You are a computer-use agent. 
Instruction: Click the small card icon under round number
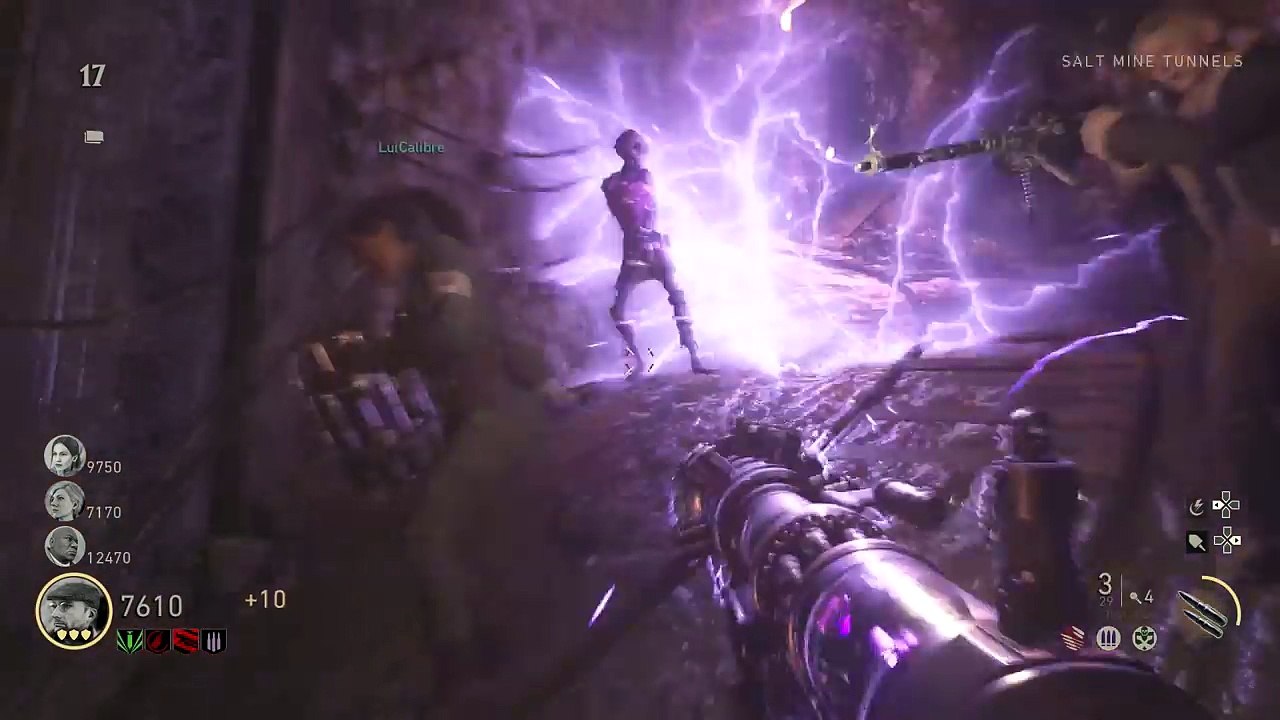pos(94,137)
